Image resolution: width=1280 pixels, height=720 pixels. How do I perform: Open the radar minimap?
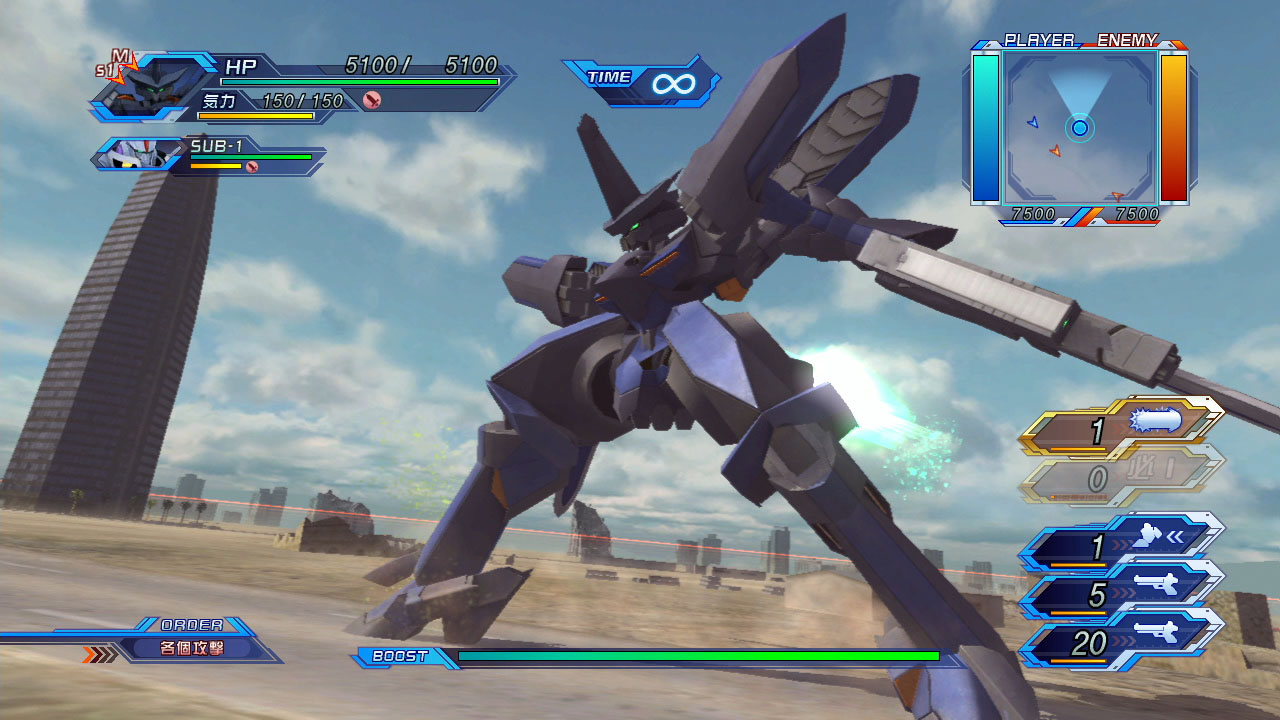coord(1079,127)
